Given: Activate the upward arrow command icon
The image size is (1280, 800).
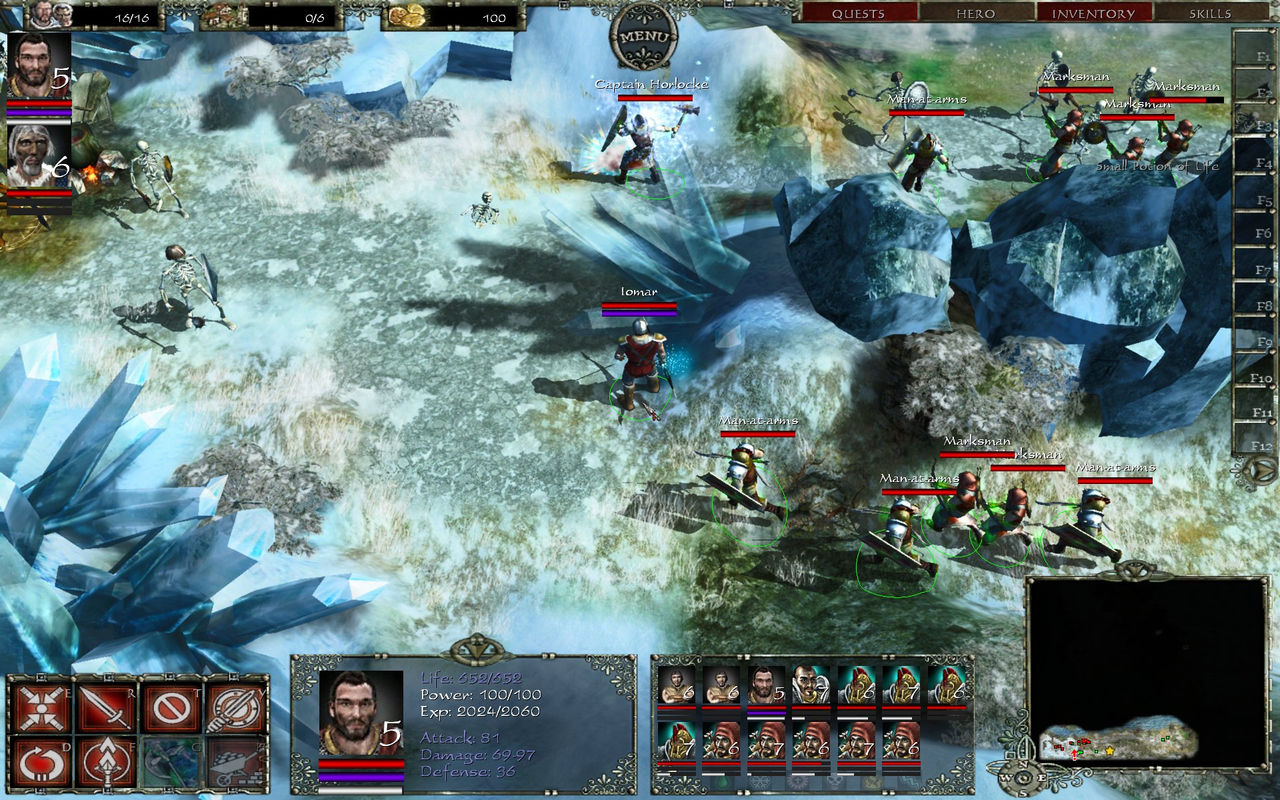Looking at the screenshot, I should 107,764.
